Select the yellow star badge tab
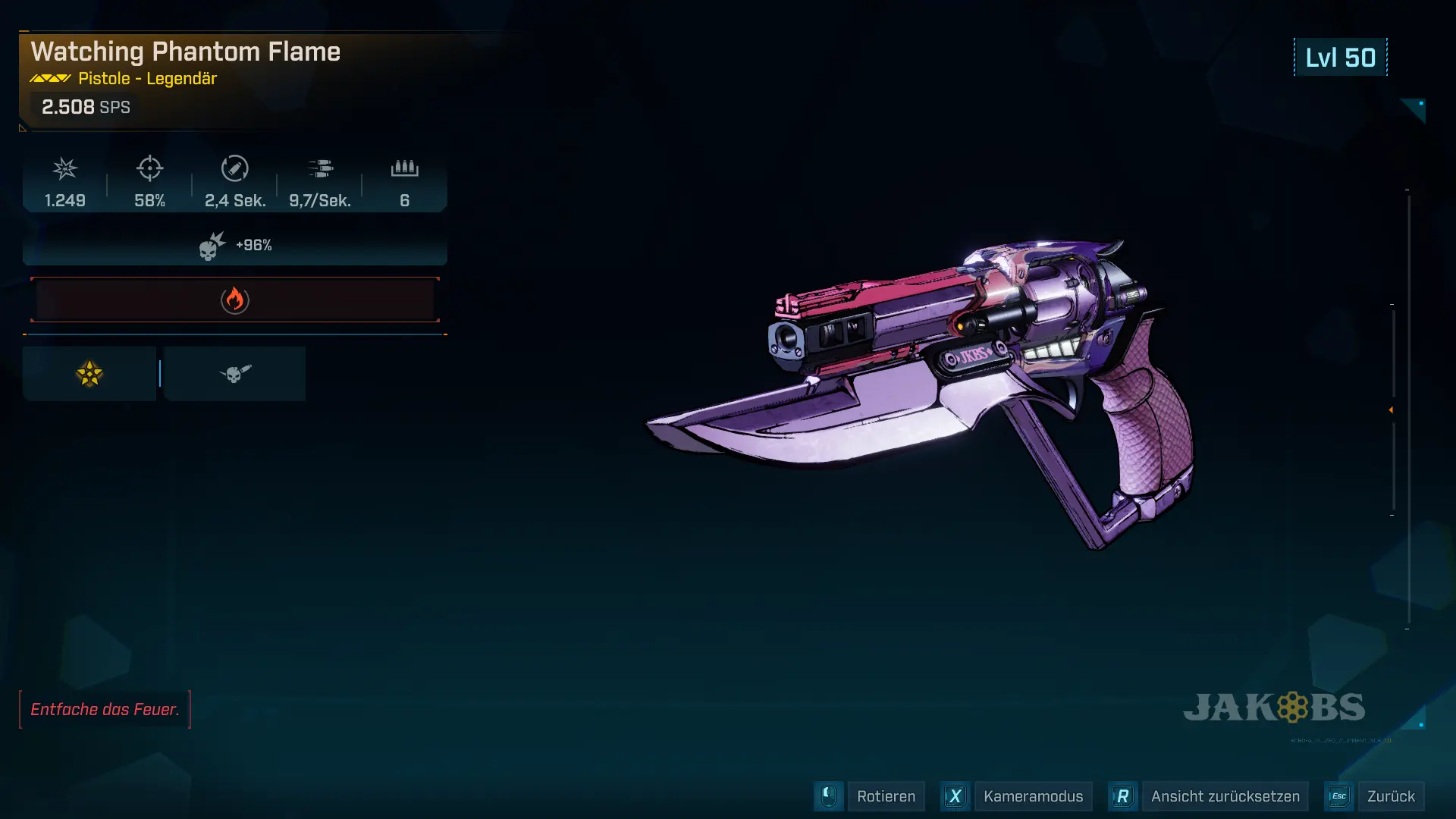 (89, 374)
